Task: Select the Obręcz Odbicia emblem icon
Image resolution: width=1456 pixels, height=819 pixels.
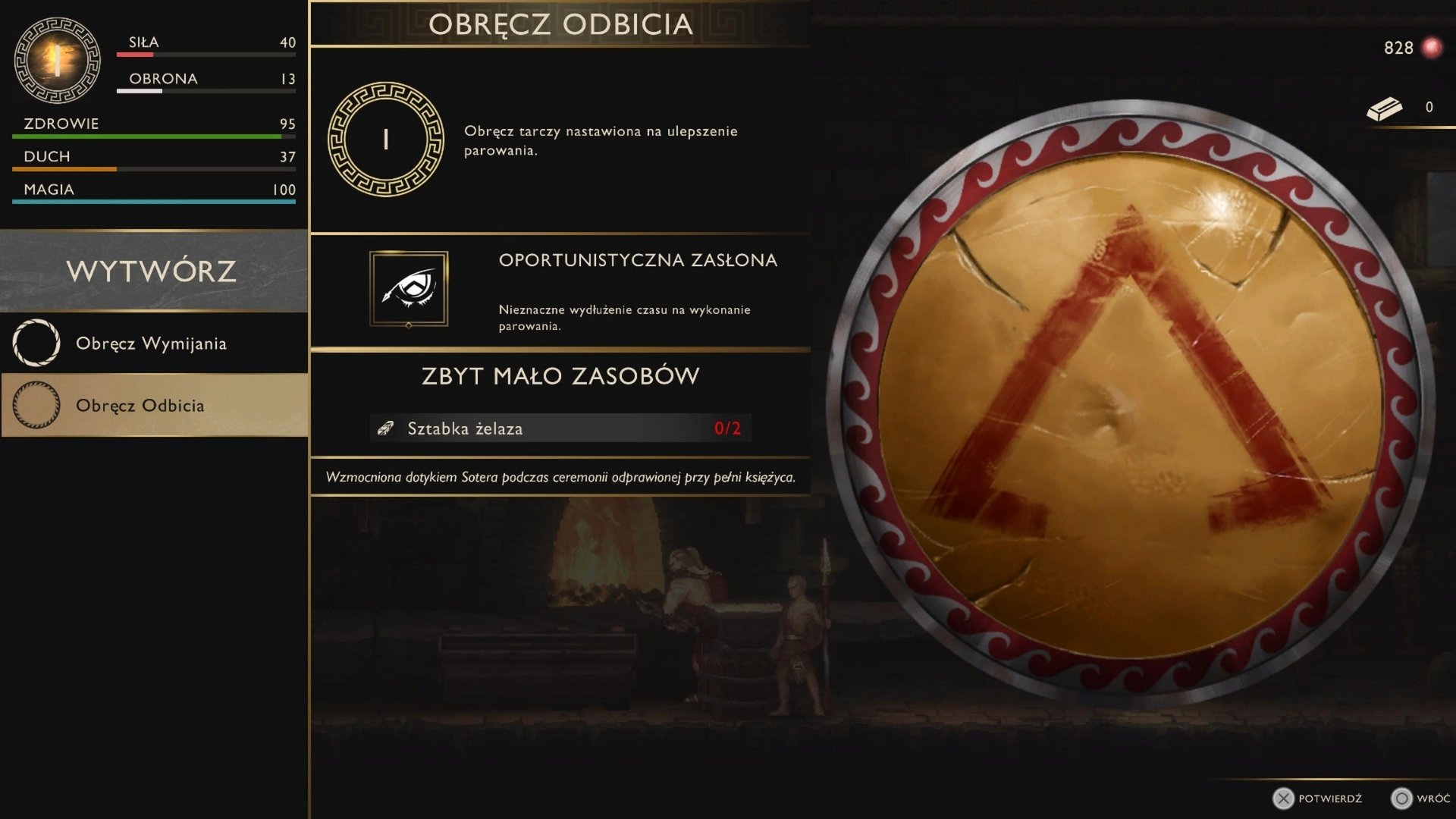Action: point(386,139)
